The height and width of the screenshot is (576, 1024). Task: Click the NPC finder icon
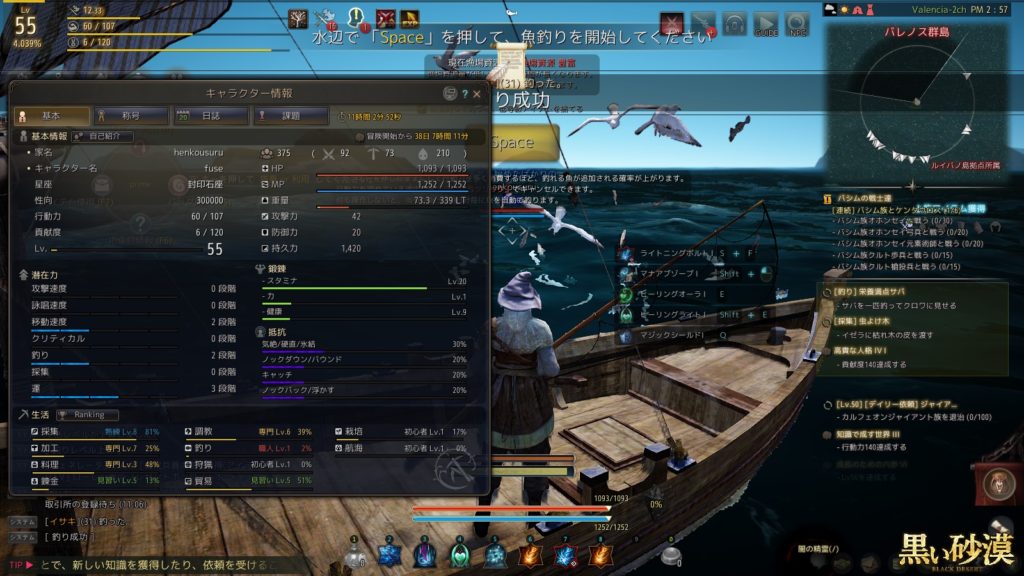click(x=797, y=24)
